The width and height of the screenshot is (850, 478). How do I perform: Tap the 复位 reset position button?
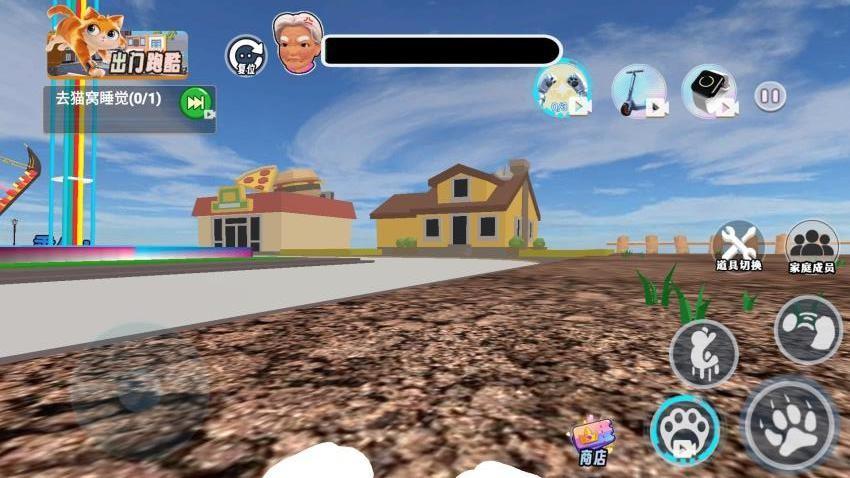(x=244, y=55)
